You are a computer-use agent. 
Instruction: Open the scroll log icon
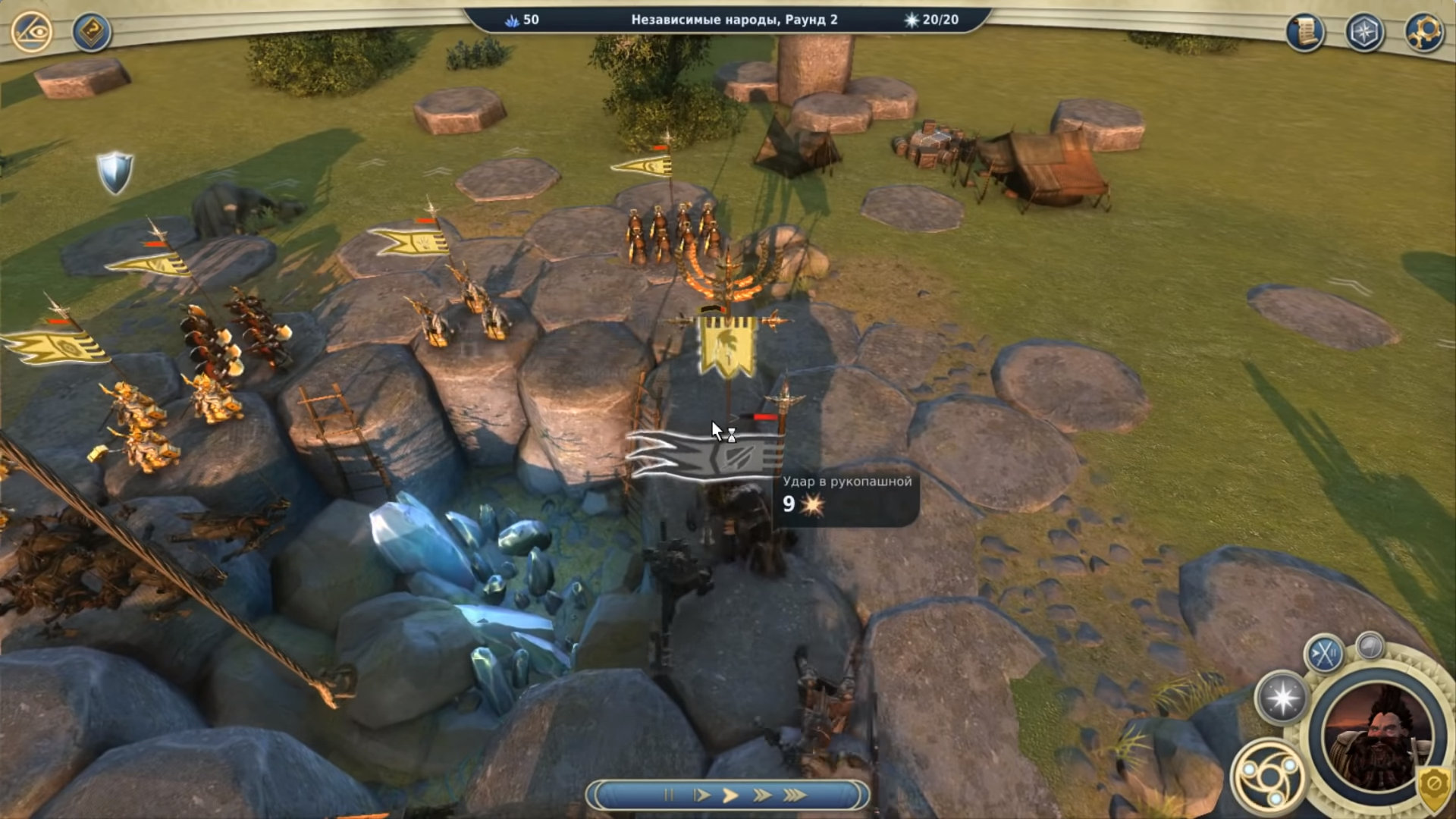1305,32
